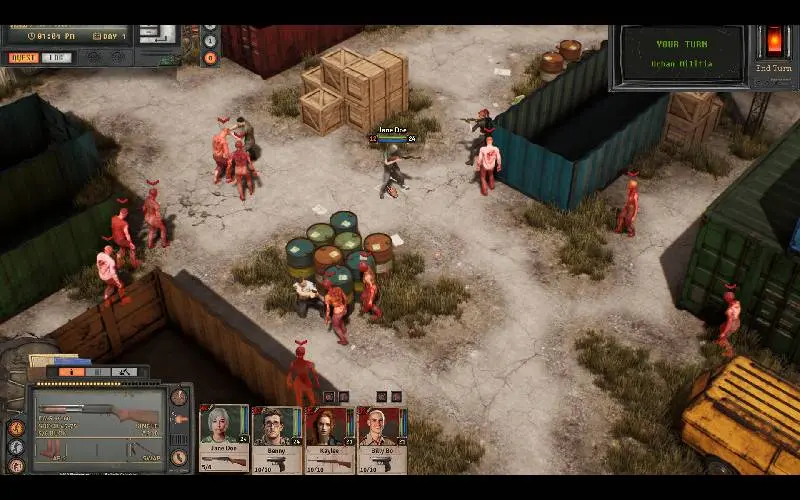This screenshot has width=800, height=500.
Task: Select the orange info tab above weapon panel
Action: [x=71, y=372]
